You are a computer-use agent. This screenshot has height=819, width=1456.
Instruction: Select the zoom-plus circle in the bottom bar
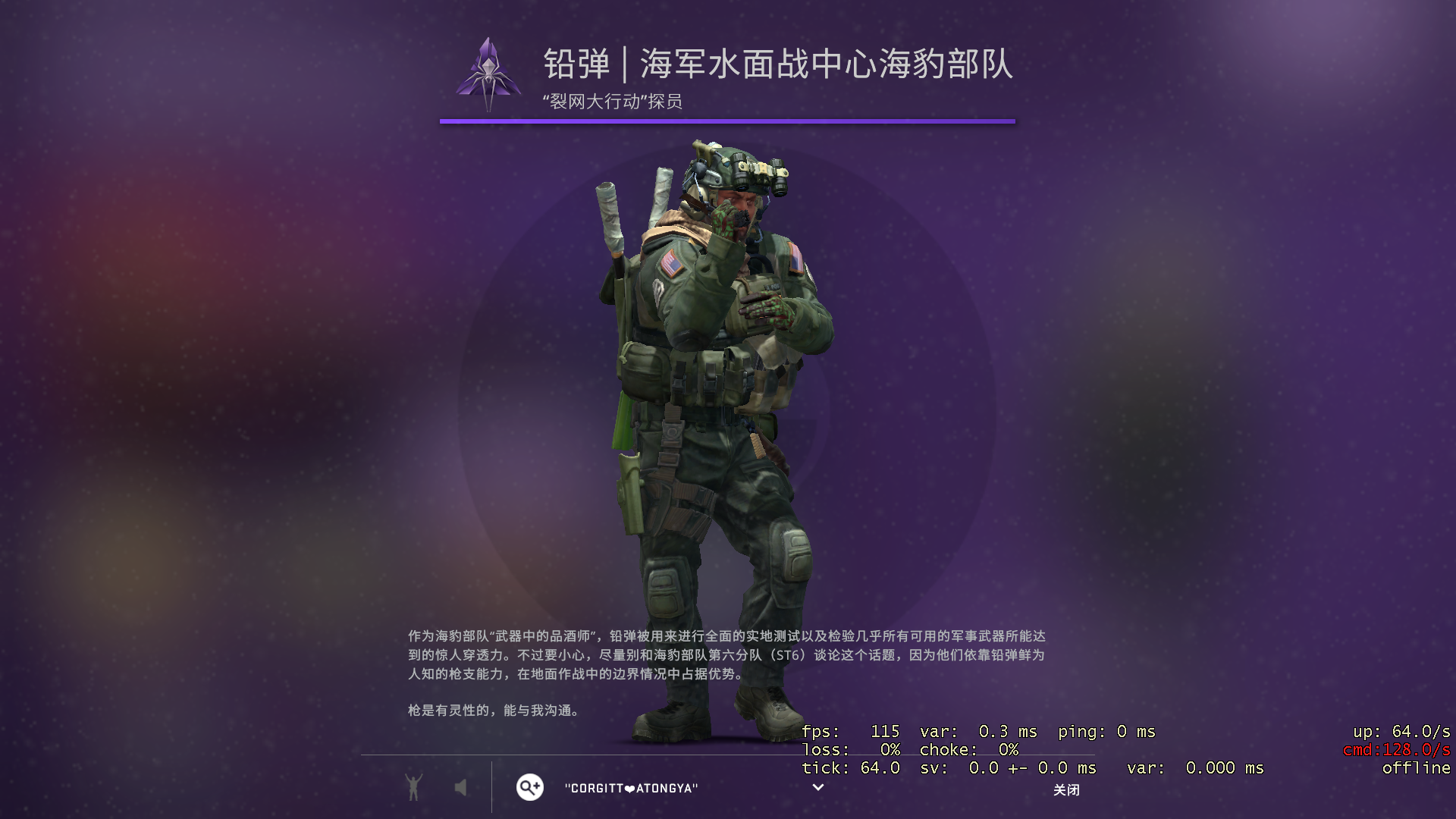click(529, 787)
